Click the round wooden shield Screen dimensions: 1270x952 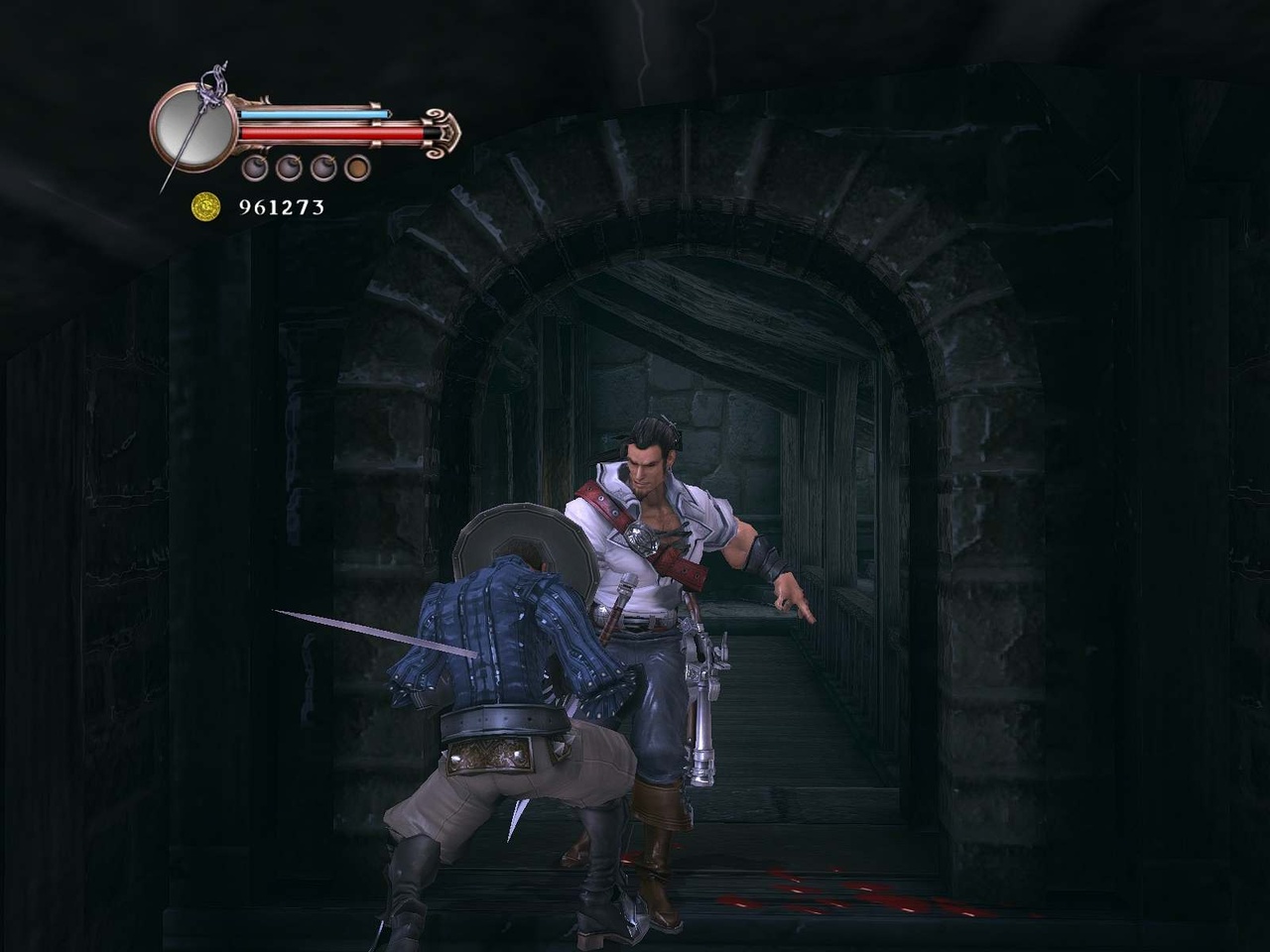(521, 545)
